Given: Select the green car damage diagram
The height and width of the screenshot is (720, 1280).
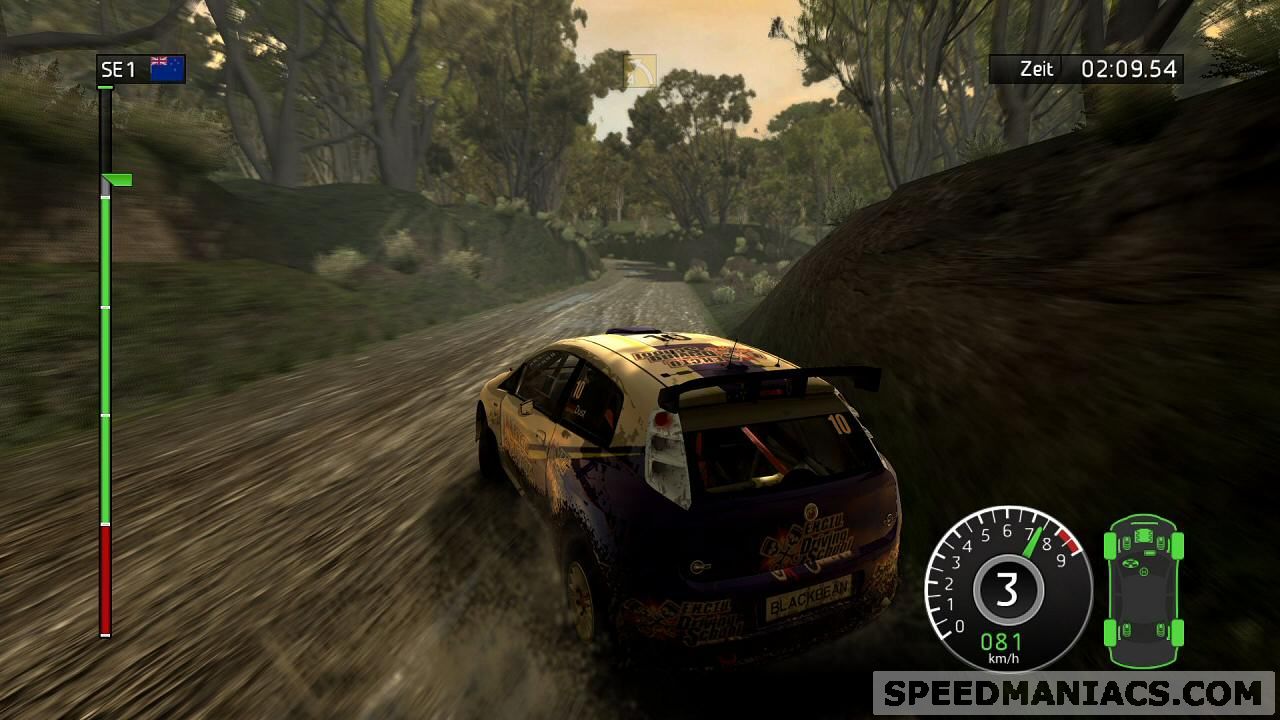Looking at the screenshot, I should click(1143, 592).
